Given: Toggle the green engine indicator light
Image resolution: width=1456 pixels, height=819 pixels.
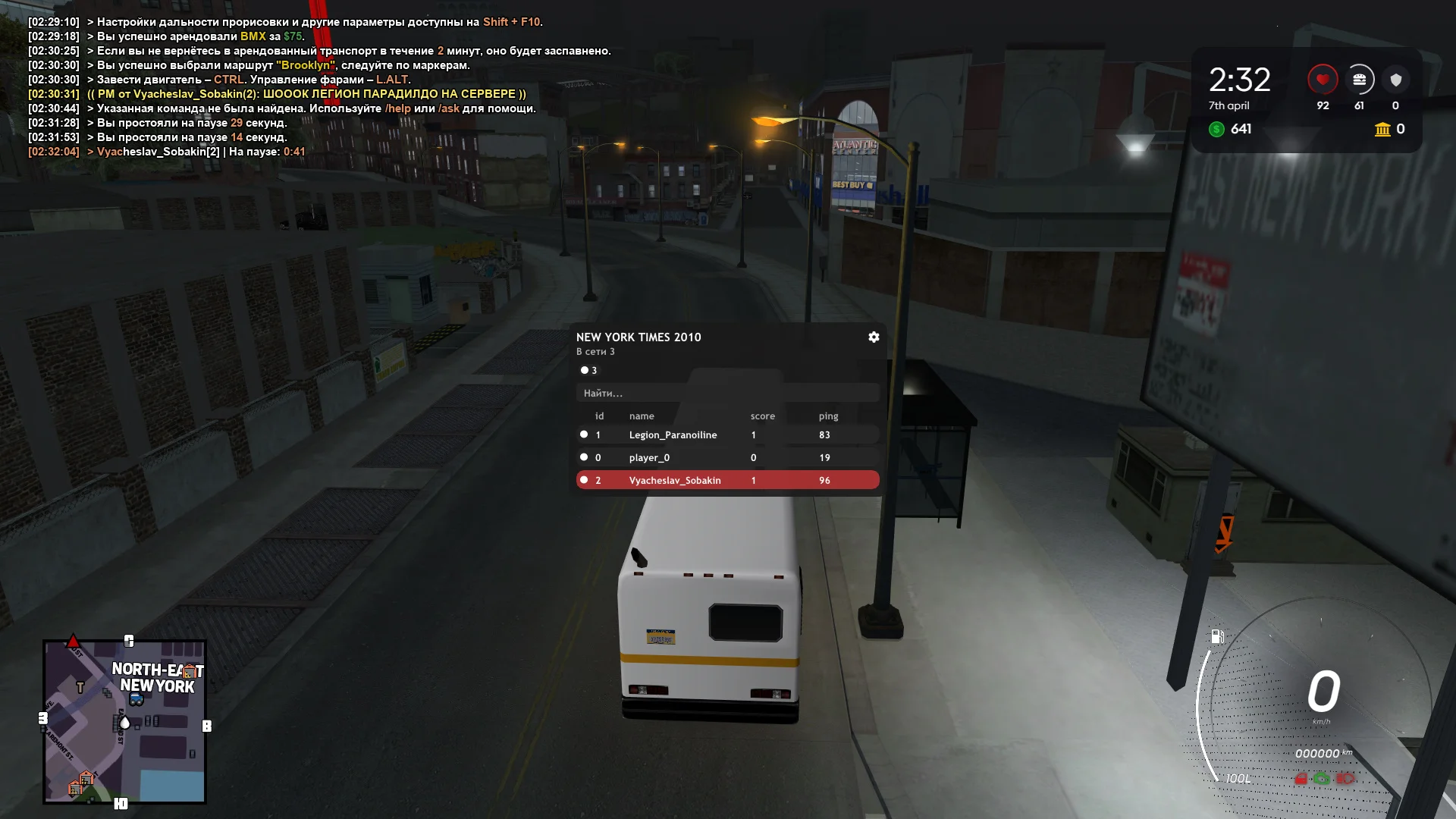Looking at the screenshot, I should (1322, 780).
